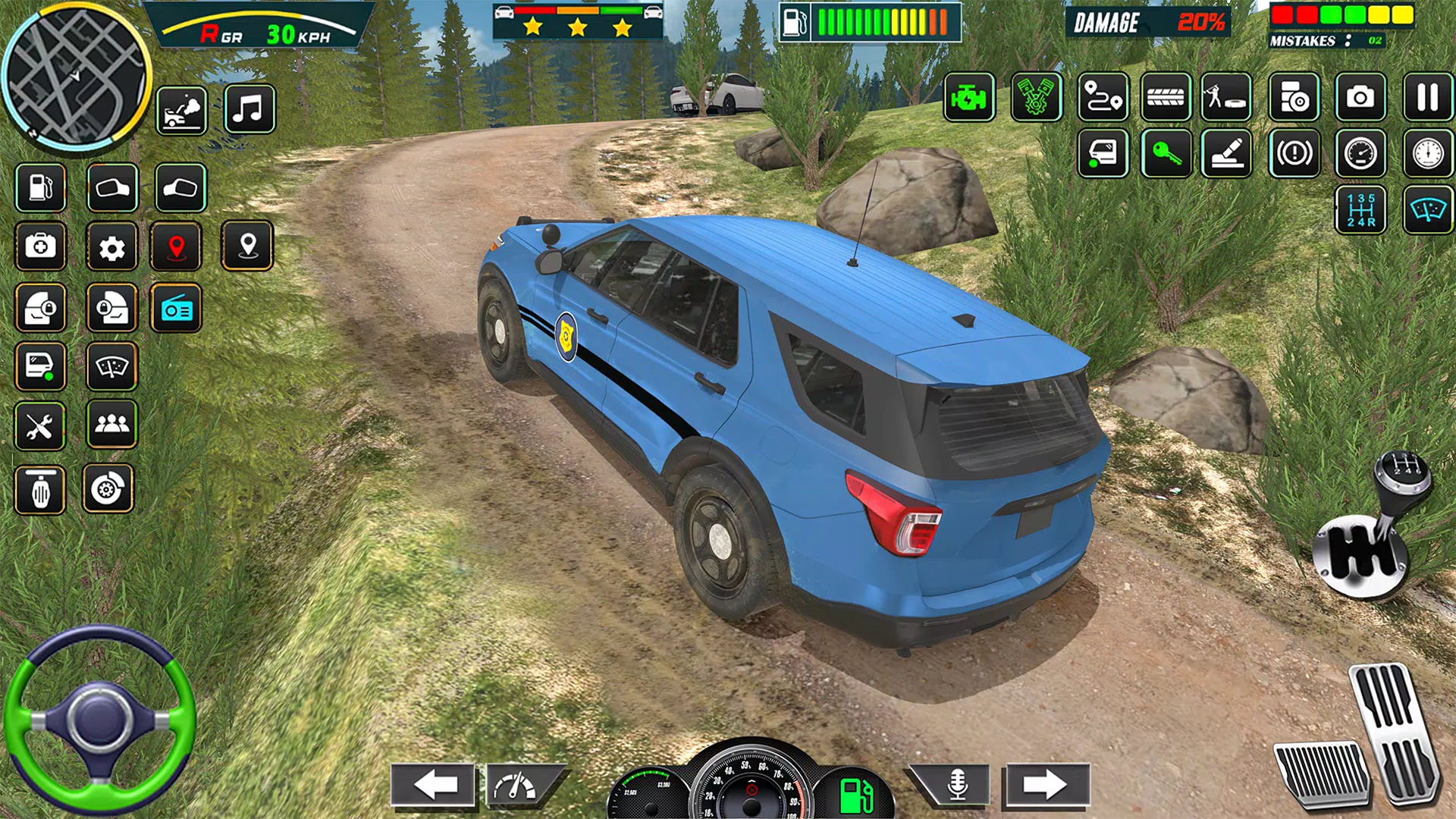Image resolution: width=1456 pixels, height=819 pixels.
Task: Click the green engine icon
Action: pyautogui.click(x=969, y=98)
